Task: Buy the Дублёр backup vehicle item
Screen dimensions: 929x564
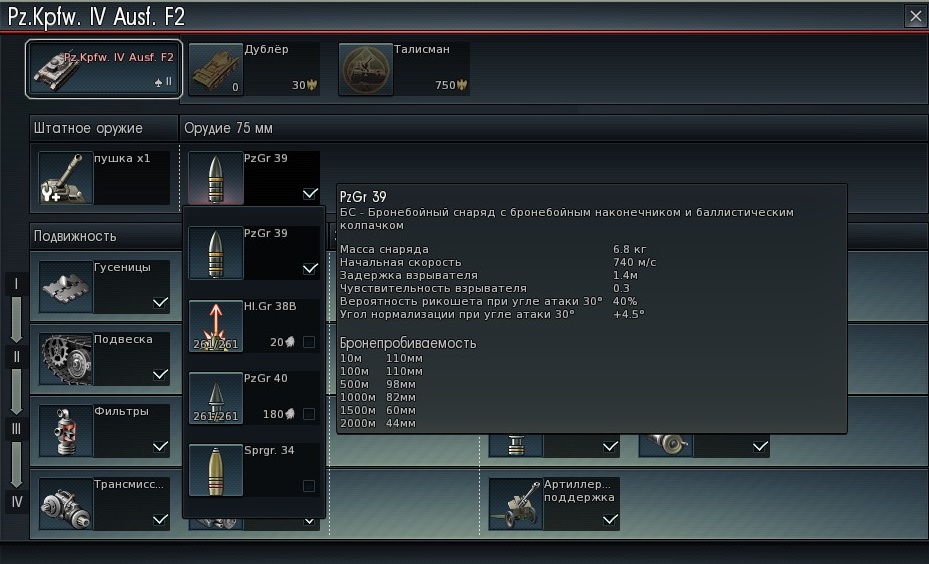Action: click(x=253, y=69)
